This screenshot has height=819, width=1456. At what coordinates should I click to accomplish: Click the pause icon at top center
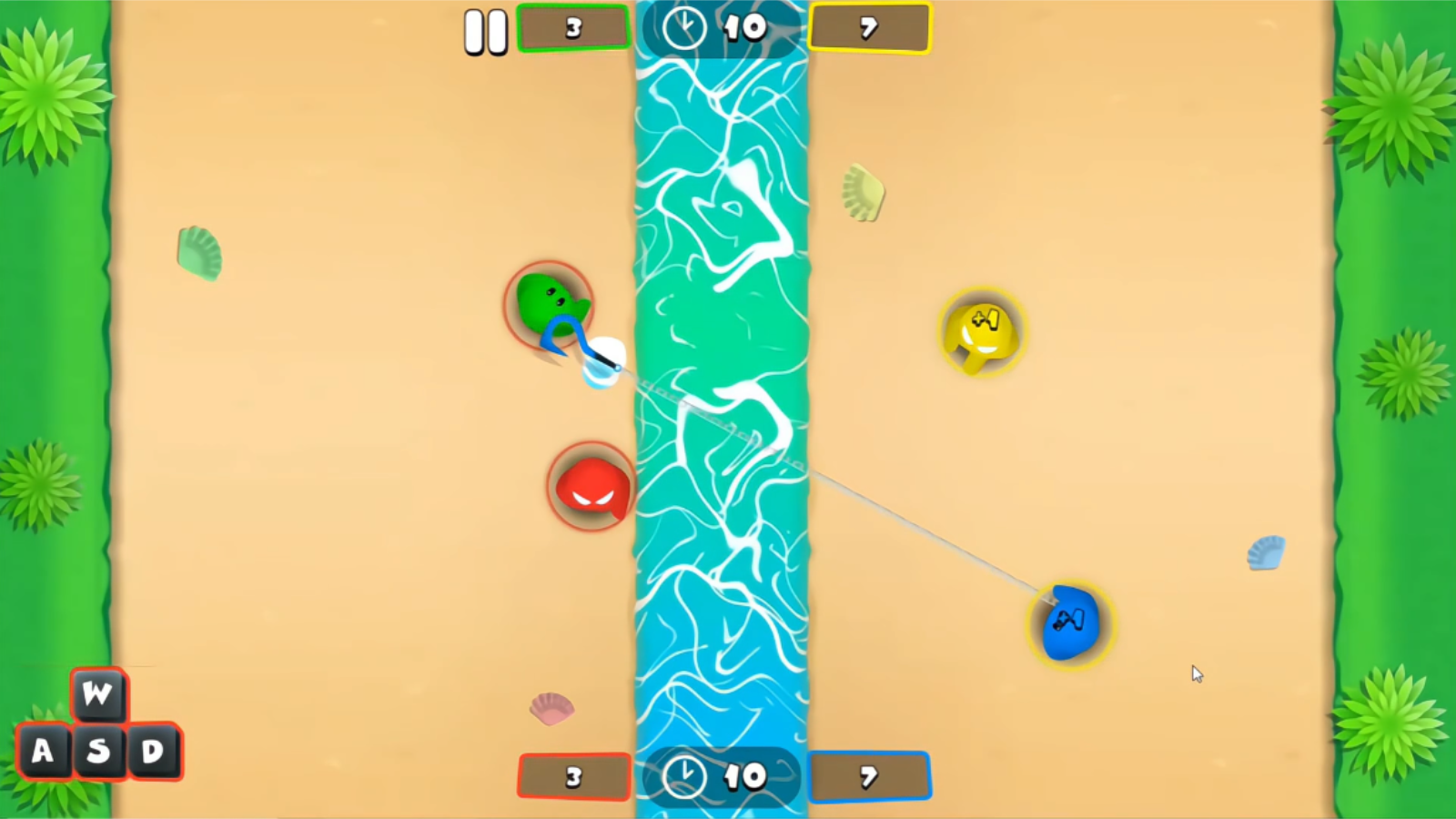(x=486, y=28)
